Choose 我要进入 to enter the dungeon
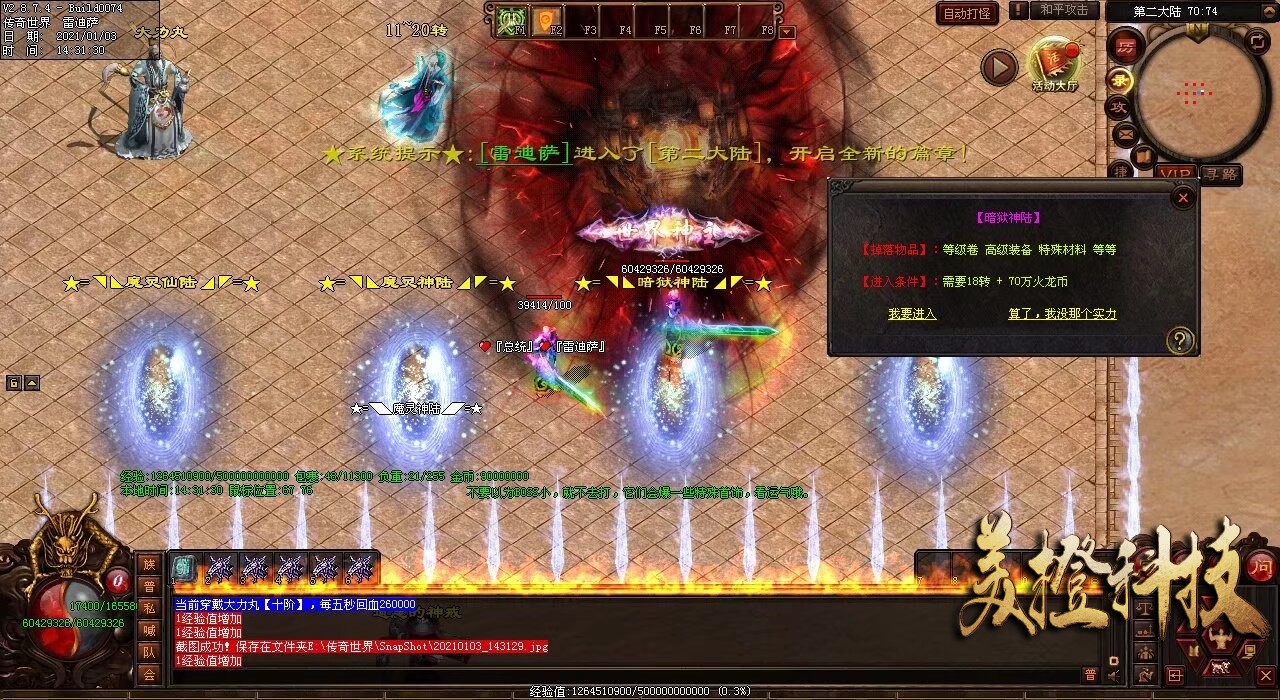This screenshot has width=1280, height=700. [x=912, y=314]
